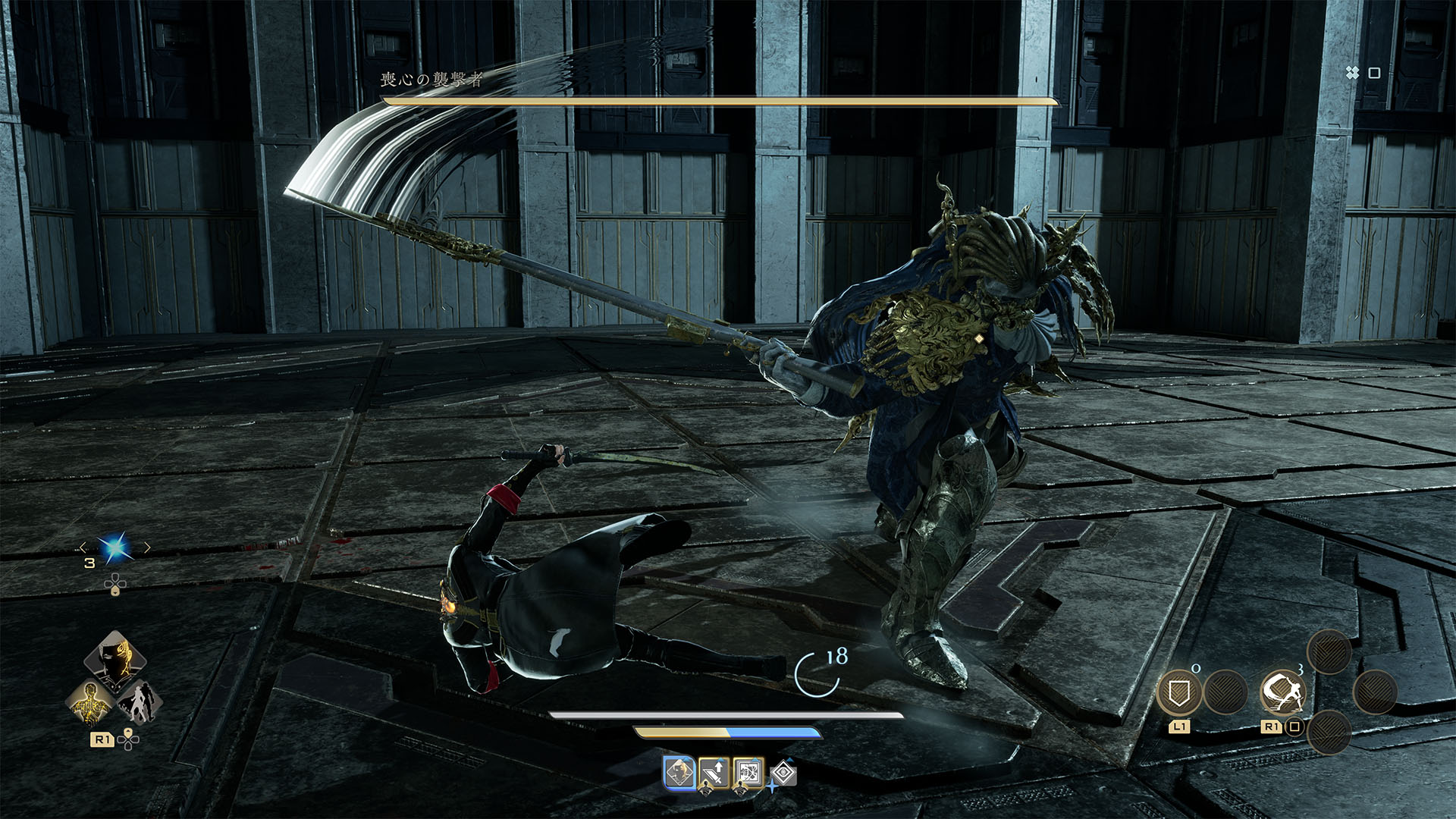Cycle quick item with the right arrow
The image size is (1456, 819).
(x=147, y=548)
